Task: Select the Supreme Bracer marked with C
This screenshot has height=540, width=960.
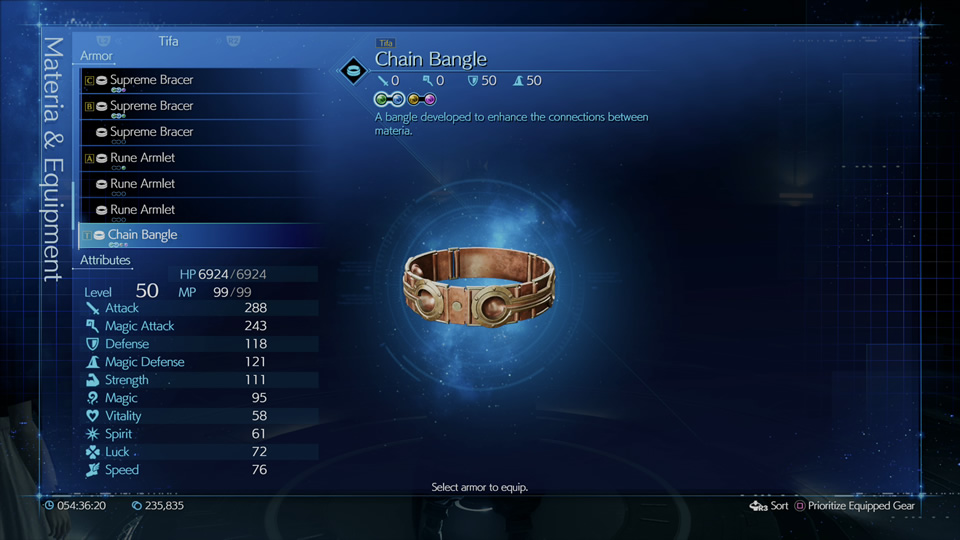Action: [x=151, y=80]
